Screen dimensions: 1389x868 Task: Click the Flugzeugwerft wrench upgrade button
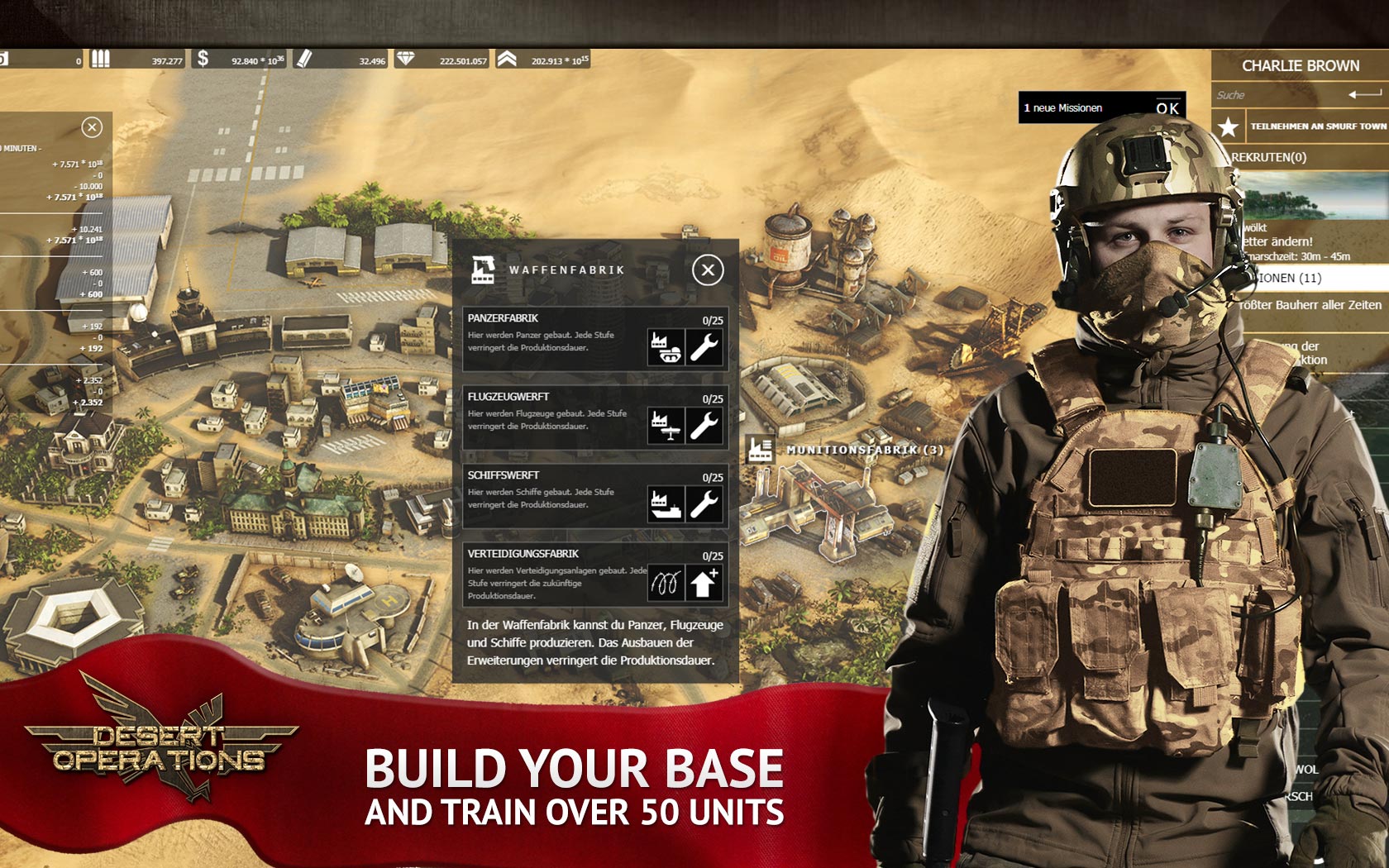705,426
